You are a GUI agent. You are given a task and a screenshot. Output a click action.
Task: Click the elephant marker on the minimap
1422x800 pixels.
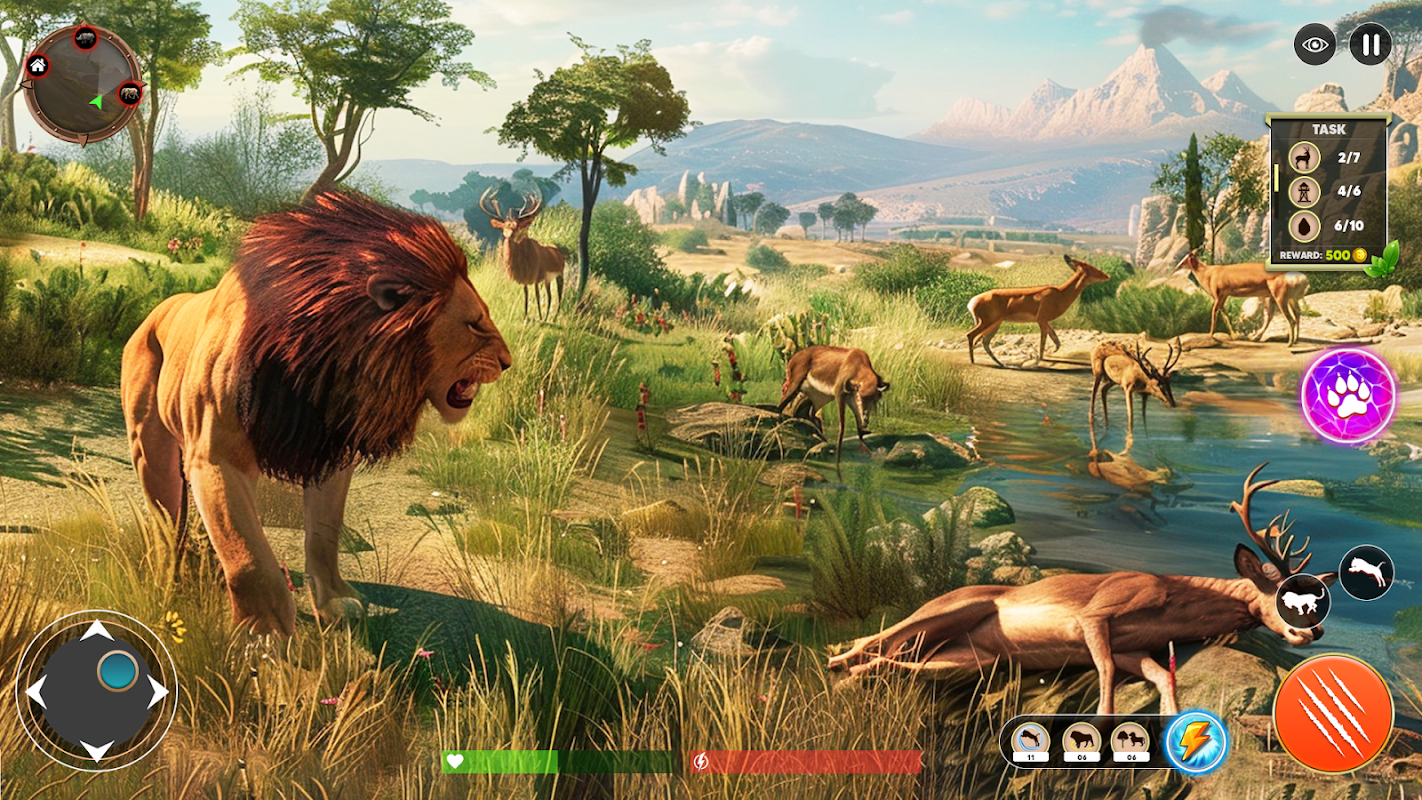[130, 94]
